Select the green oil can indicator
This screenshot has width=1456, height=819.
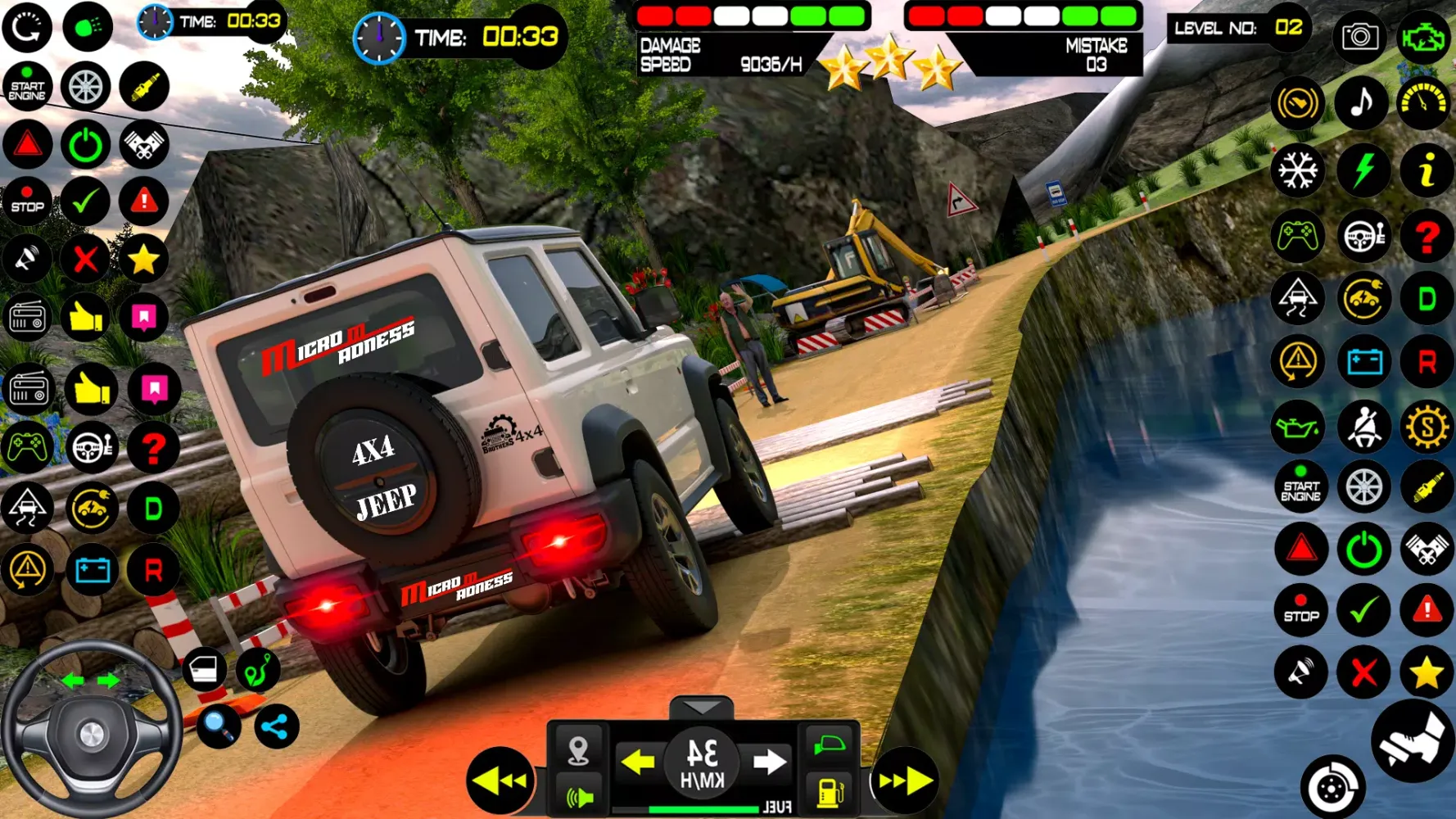1298,427
